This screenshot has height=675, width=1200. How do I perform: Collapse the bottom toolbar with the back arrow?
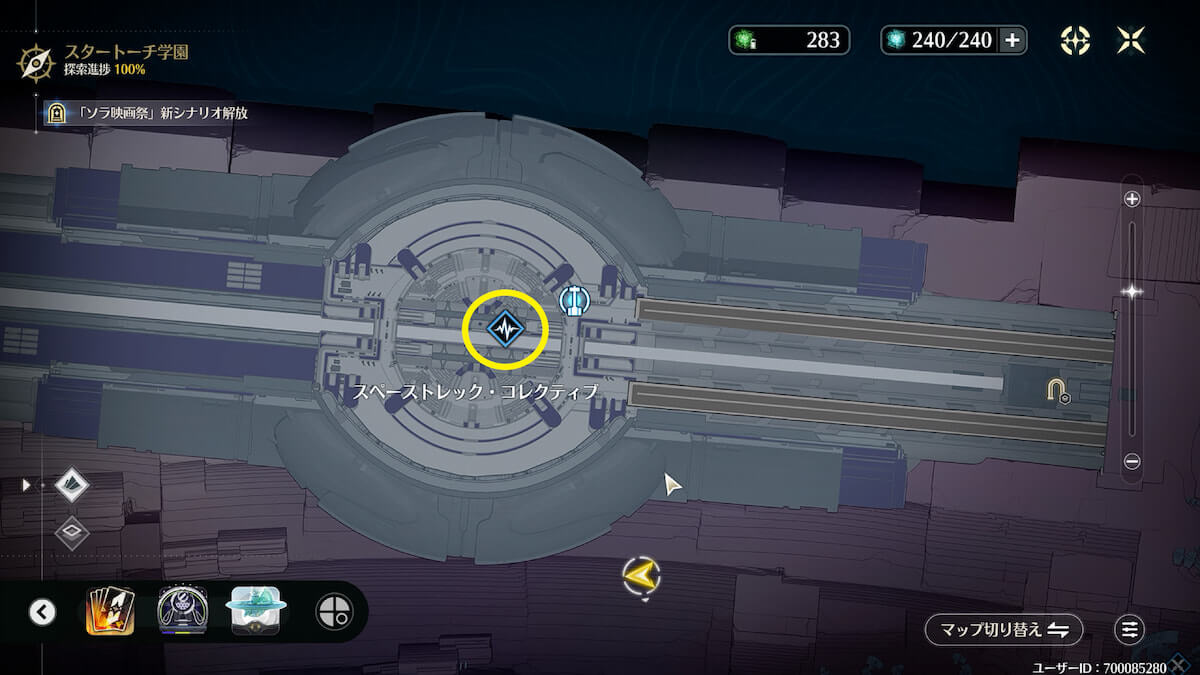[x=42, y=611]
